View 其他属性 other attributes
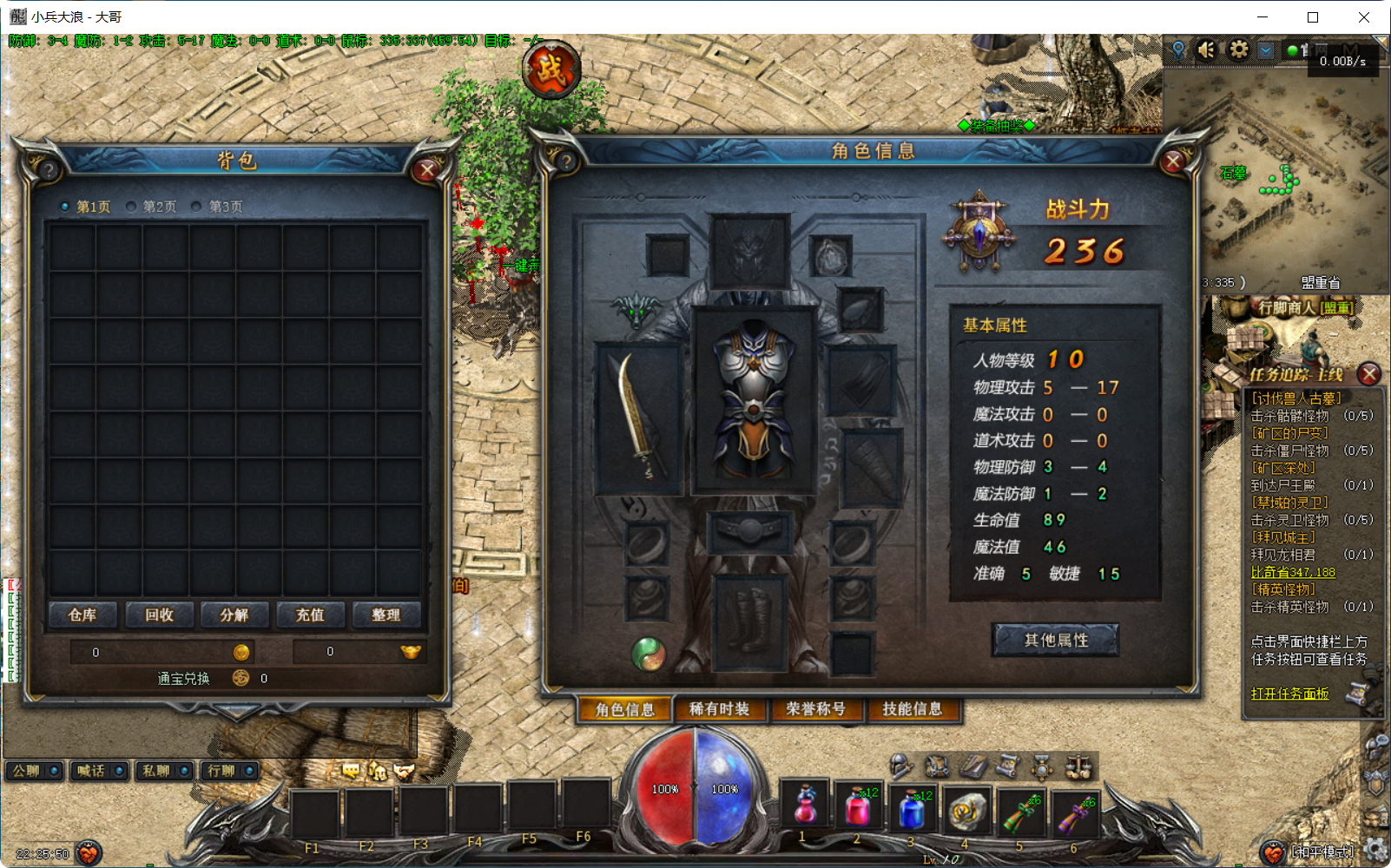1391x868 pixels. click(1055, 640)
